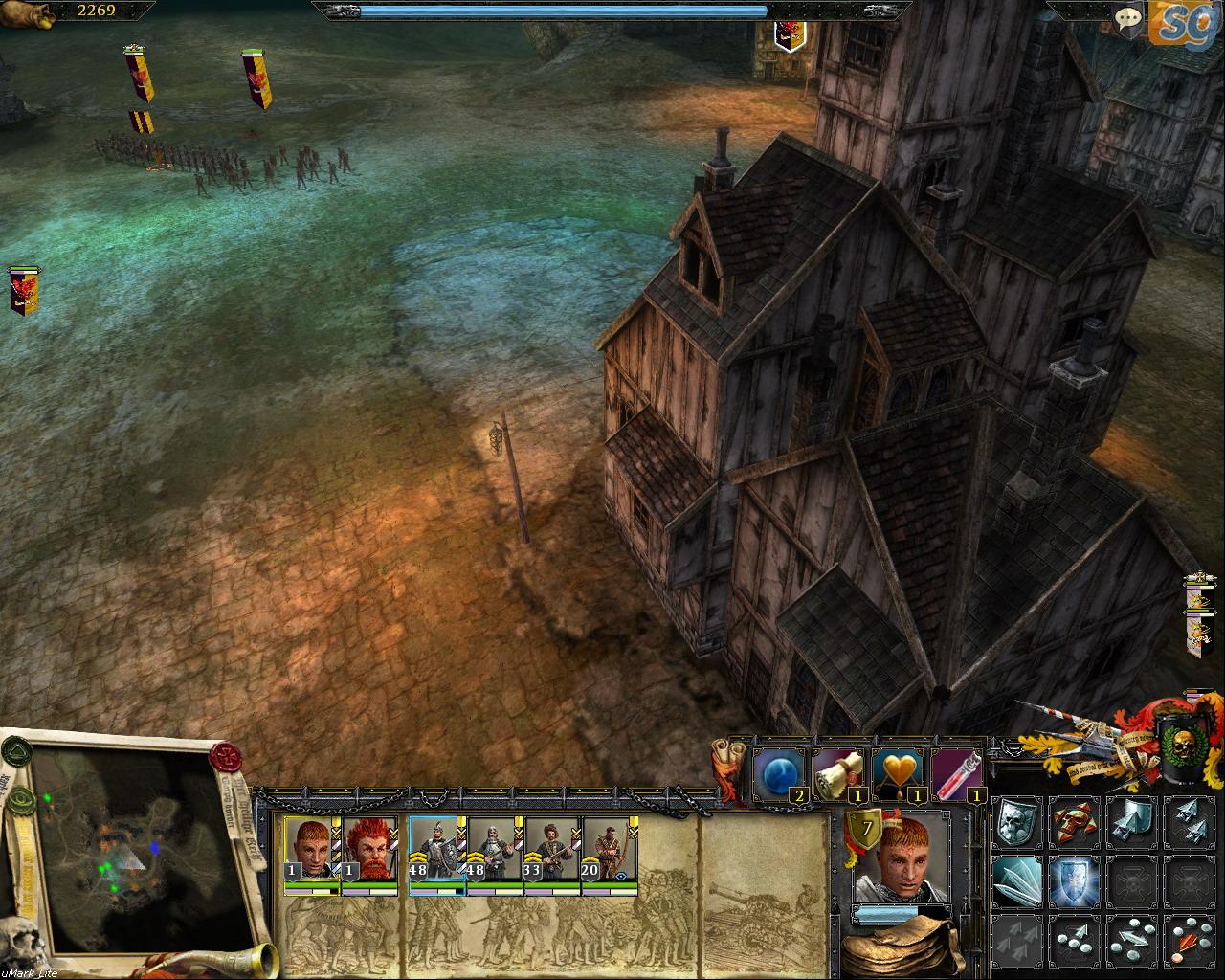1225x980 pixels.
Task: Activate the ice shards ability
Action: 1015,881
